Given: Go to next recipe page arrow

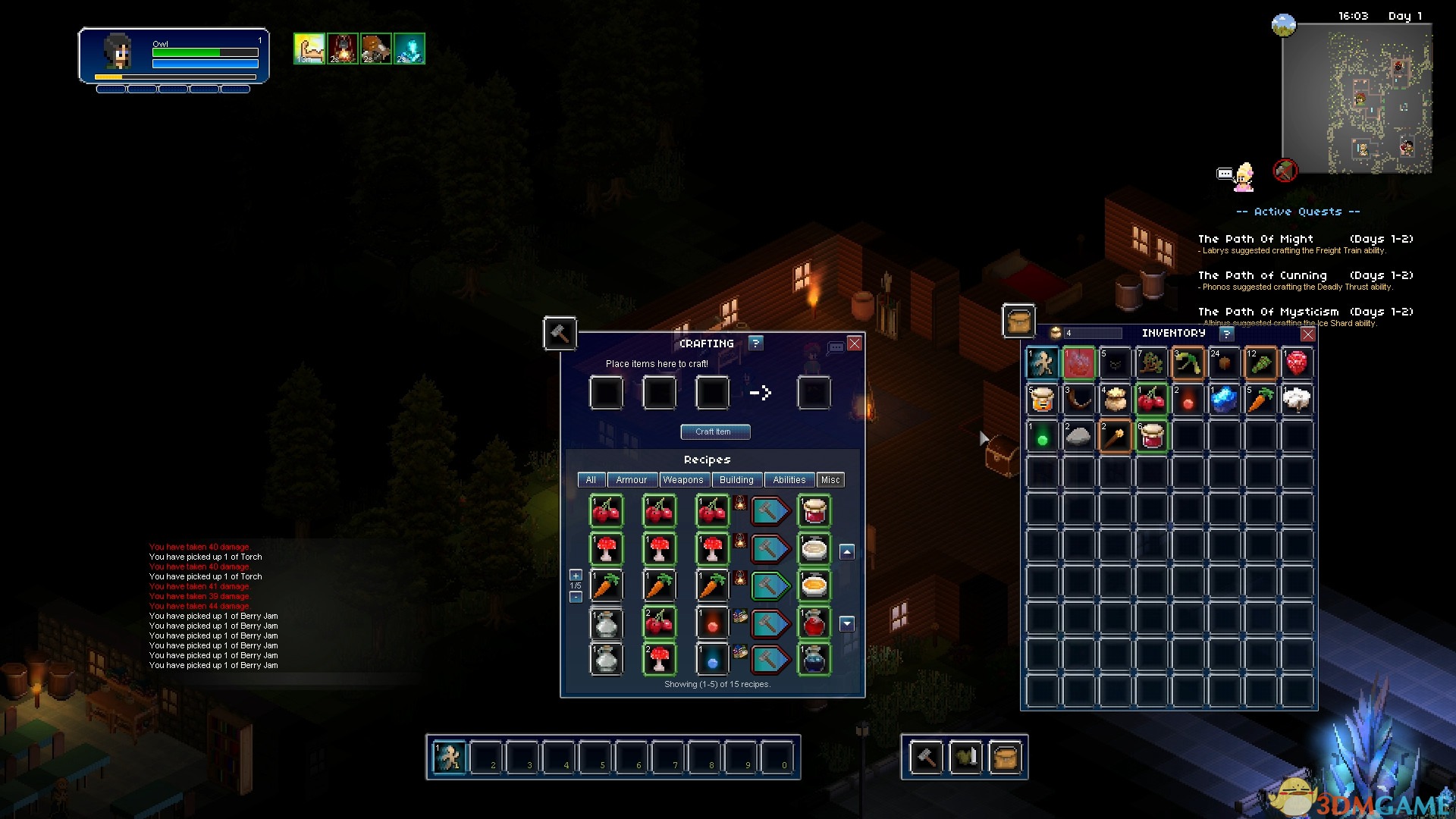Looking at the screenshot, I should [x=847, y=624].
